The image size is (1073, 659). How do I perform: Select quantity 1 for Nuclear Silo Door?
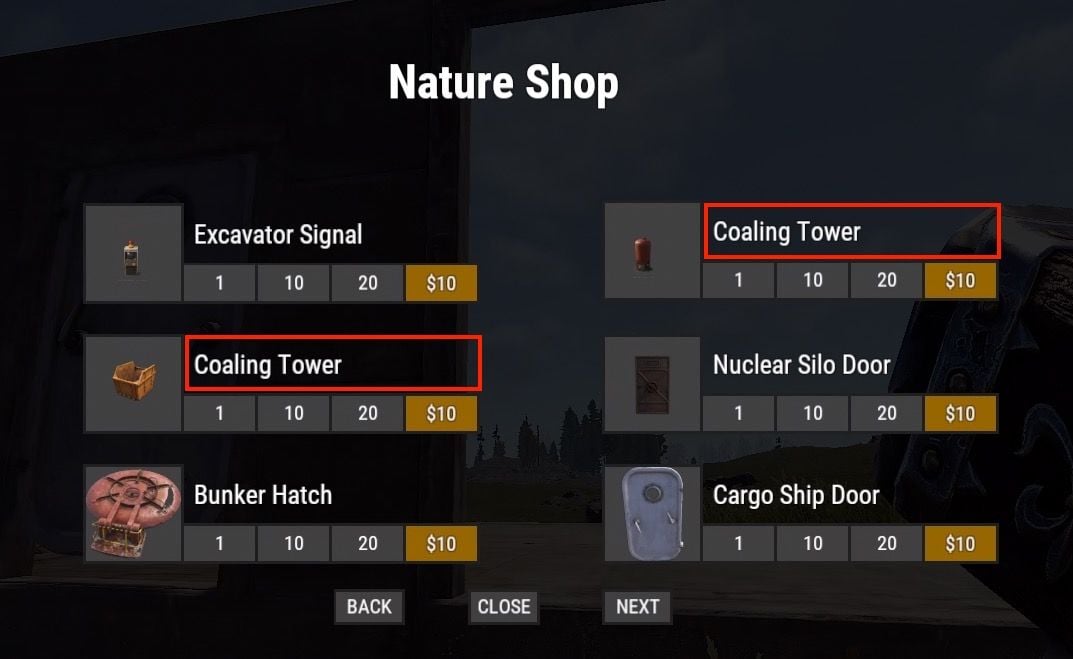(739, 414)
